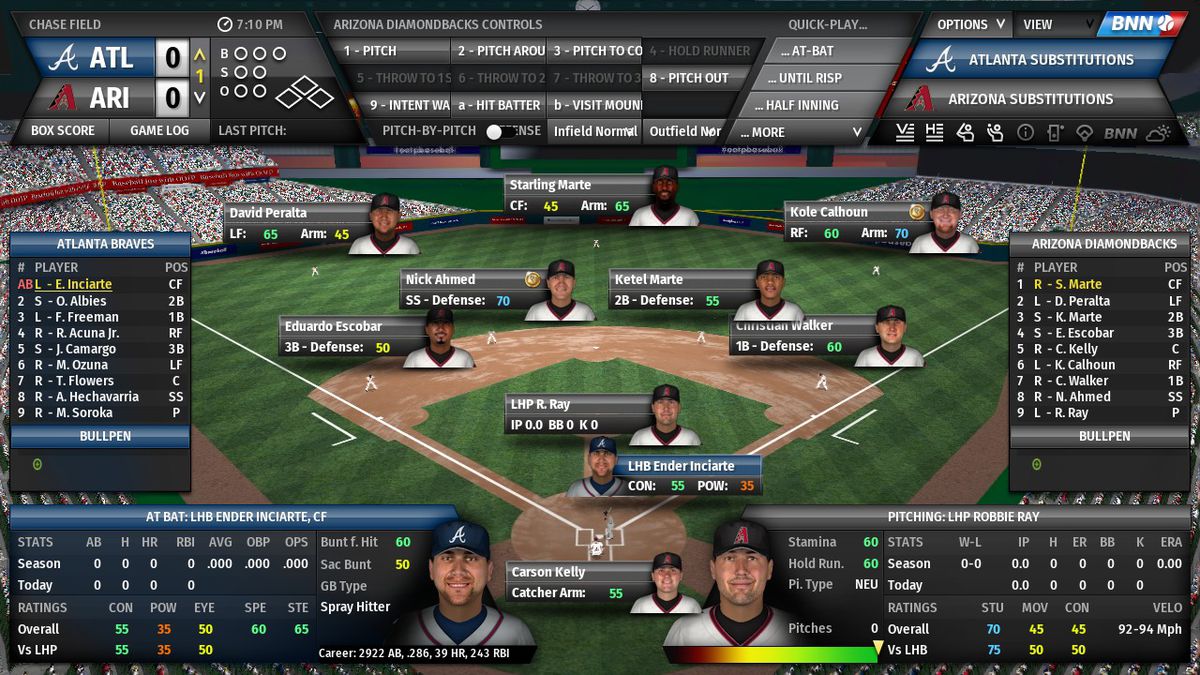
Task: Toggle the Pitch-by-Pitch switch
Action: coord(494,131)
